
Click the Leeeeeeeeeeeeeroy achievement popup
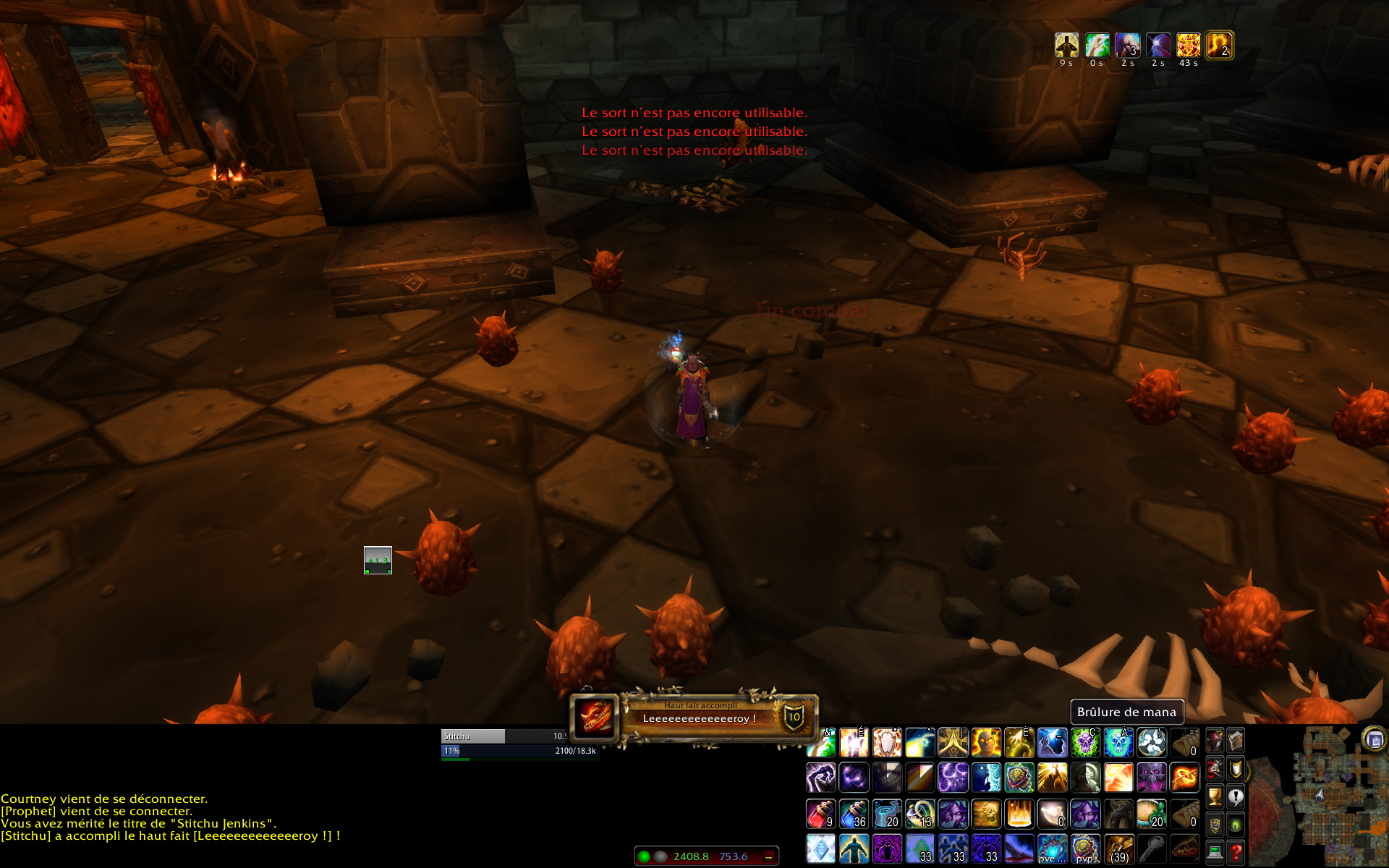click(694, 718)
